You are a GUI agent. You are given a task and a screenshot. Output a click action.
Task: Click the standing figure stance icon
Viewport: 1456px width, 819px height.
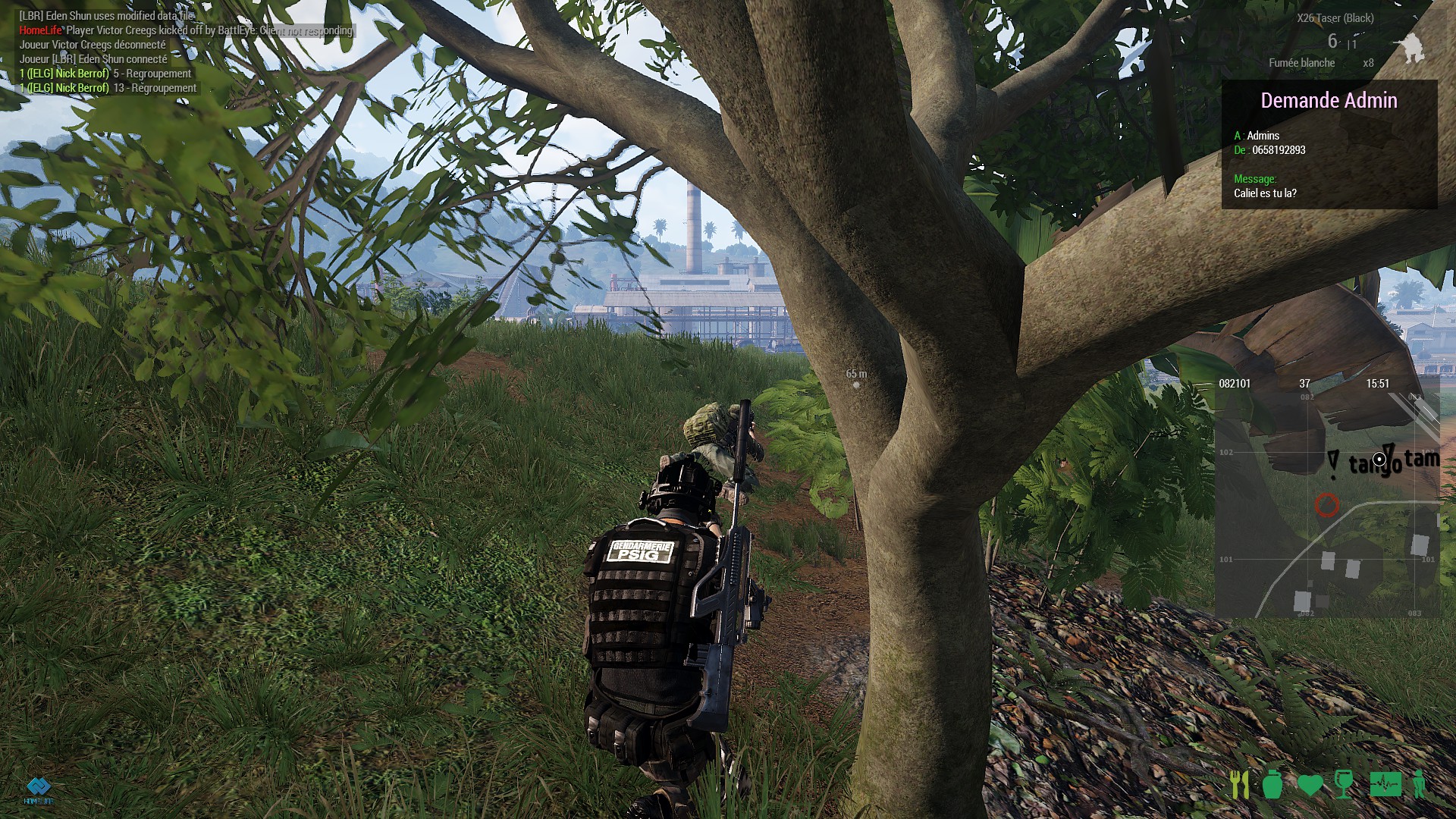click(1419, 785)
